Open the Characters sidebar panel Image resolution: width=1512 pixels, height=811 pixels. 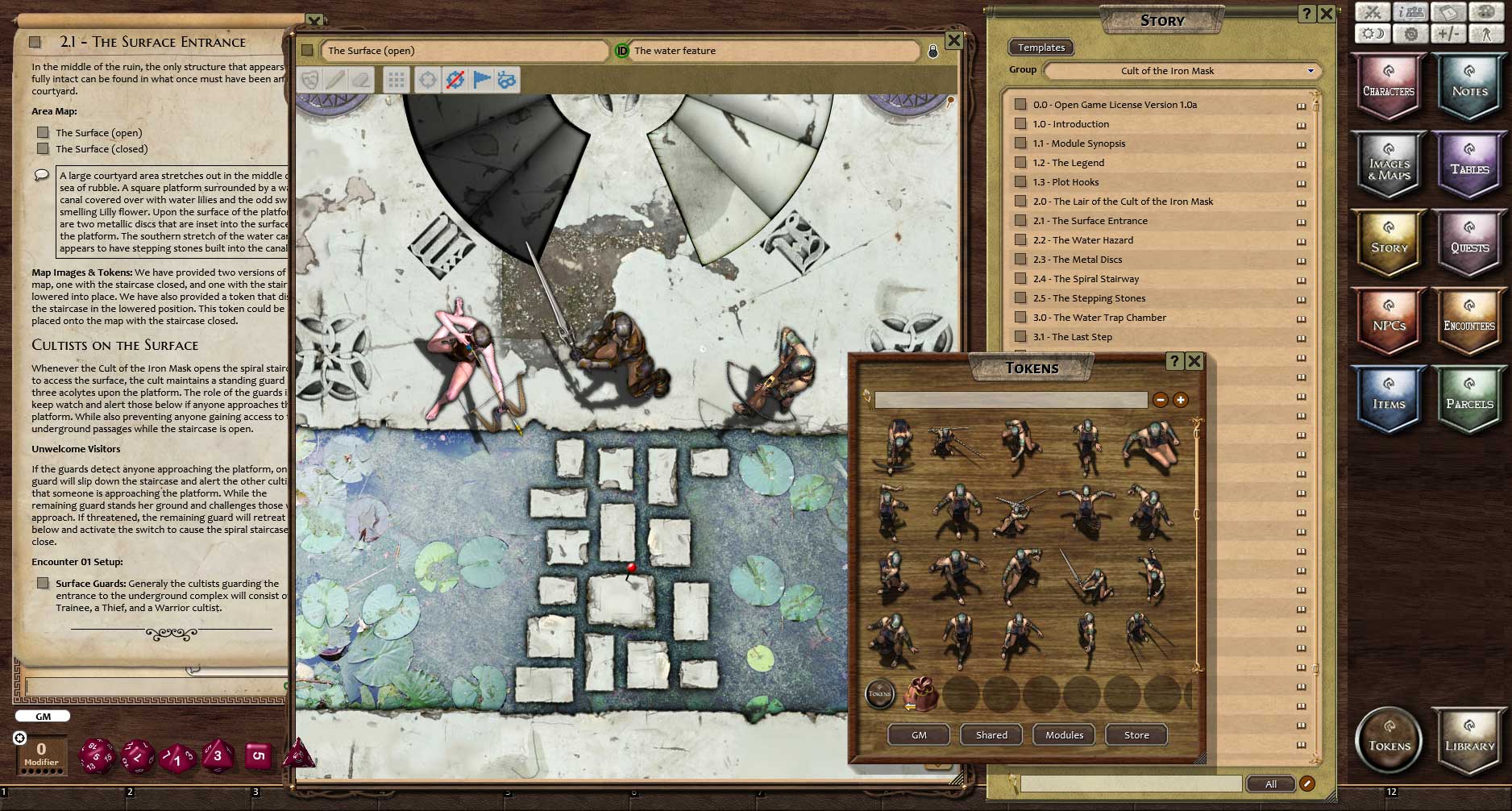[x=1388, y=87]
